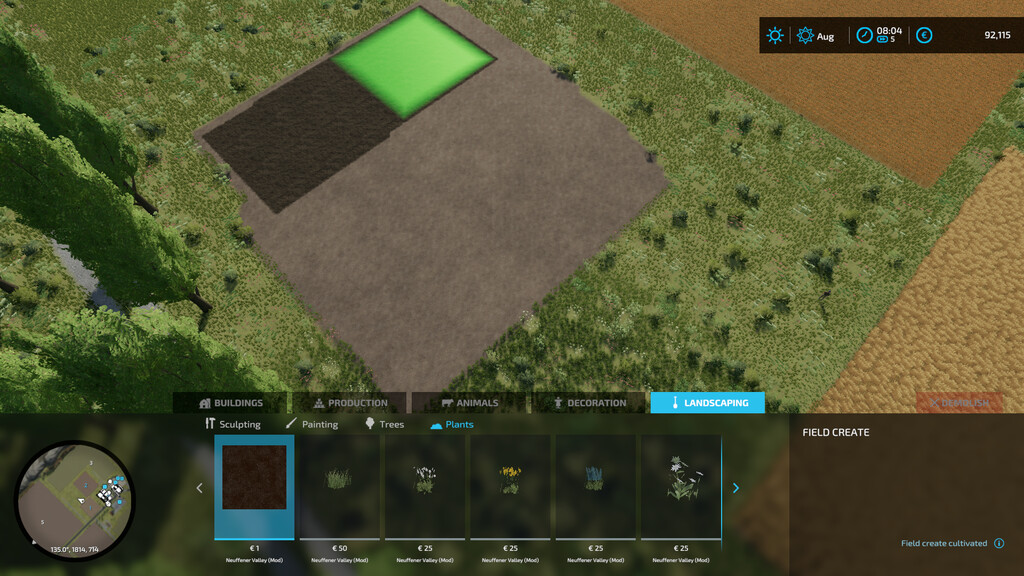Viewport: 1024px width, 576px height.
Task: Open the Trees sub-category
Action: [x=384, y=424]
